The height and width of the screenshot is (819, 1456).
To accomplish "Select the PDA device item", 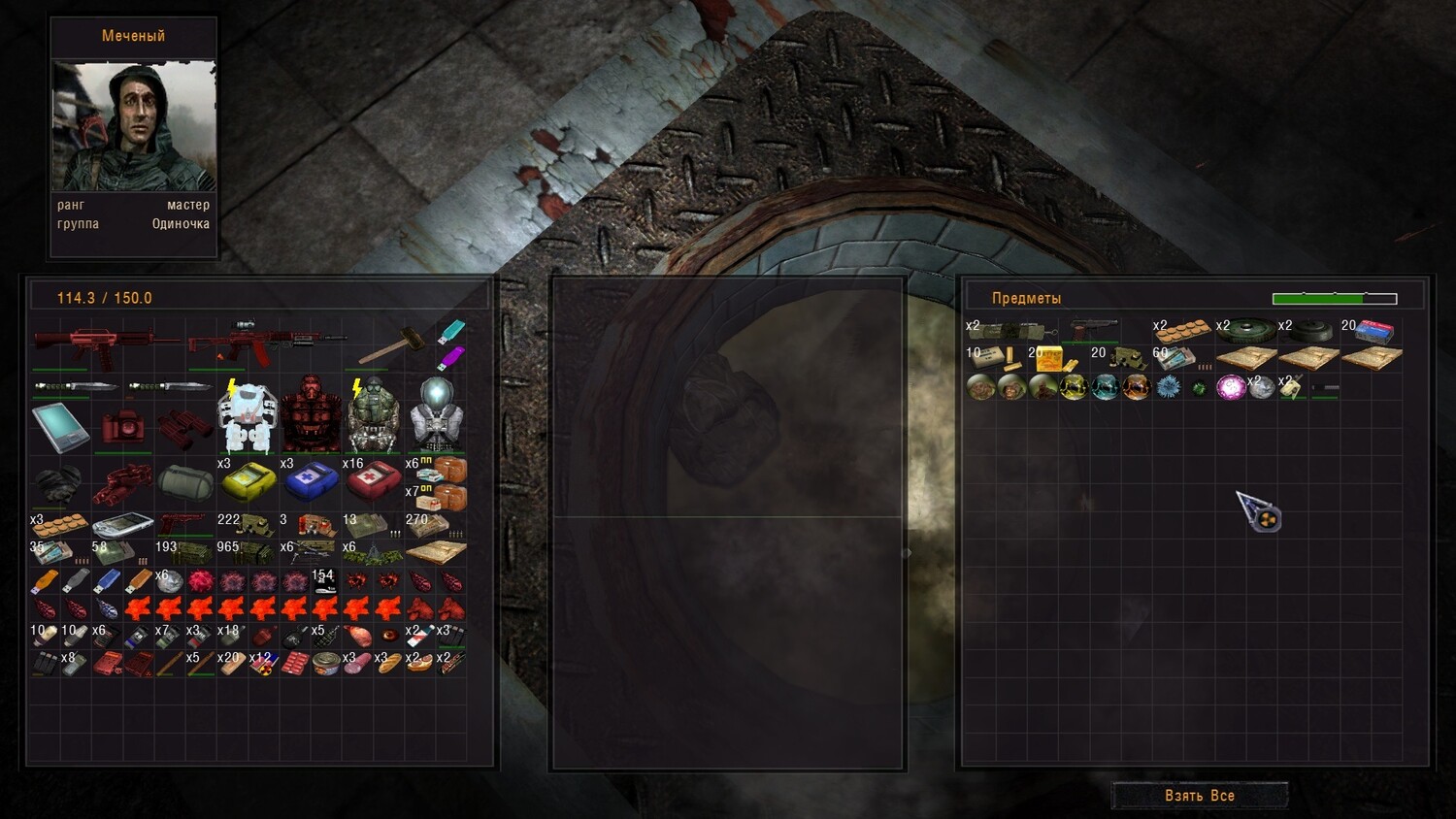I will (x=60, y=427).
